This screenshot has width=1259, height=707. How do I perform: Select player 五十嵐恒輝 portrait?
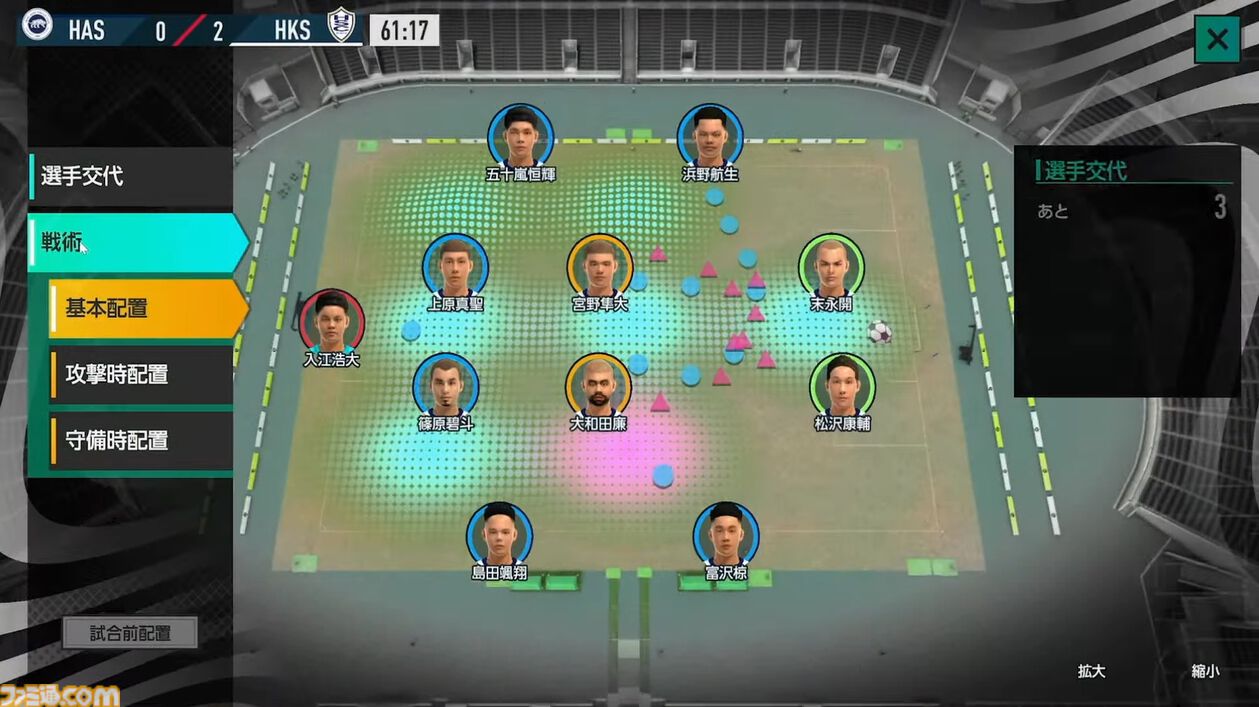[521, 137]
